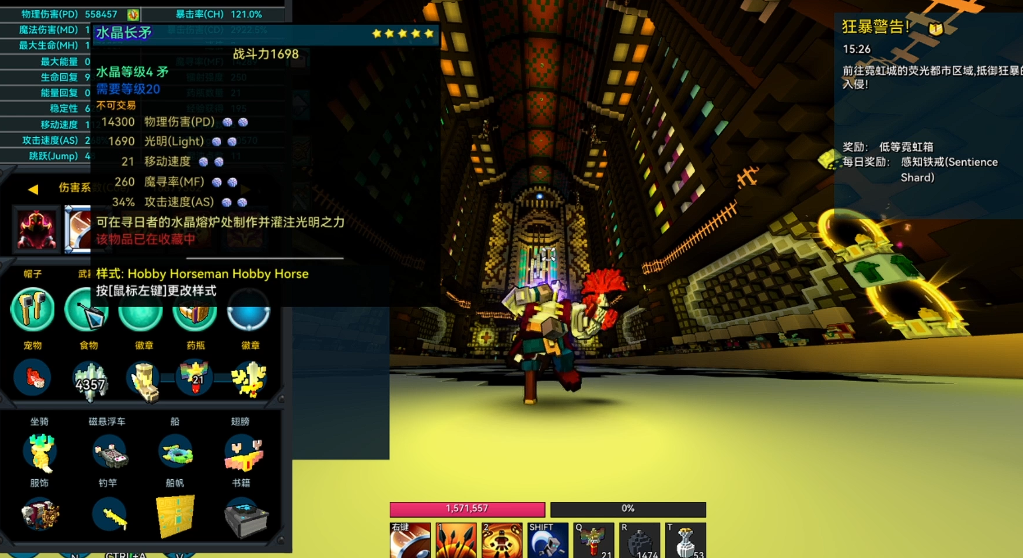Open the 狂暴警告 quest tracker
Viewport: 1023px width, 558px height.
pyautogui.click(x=876, y=27)
